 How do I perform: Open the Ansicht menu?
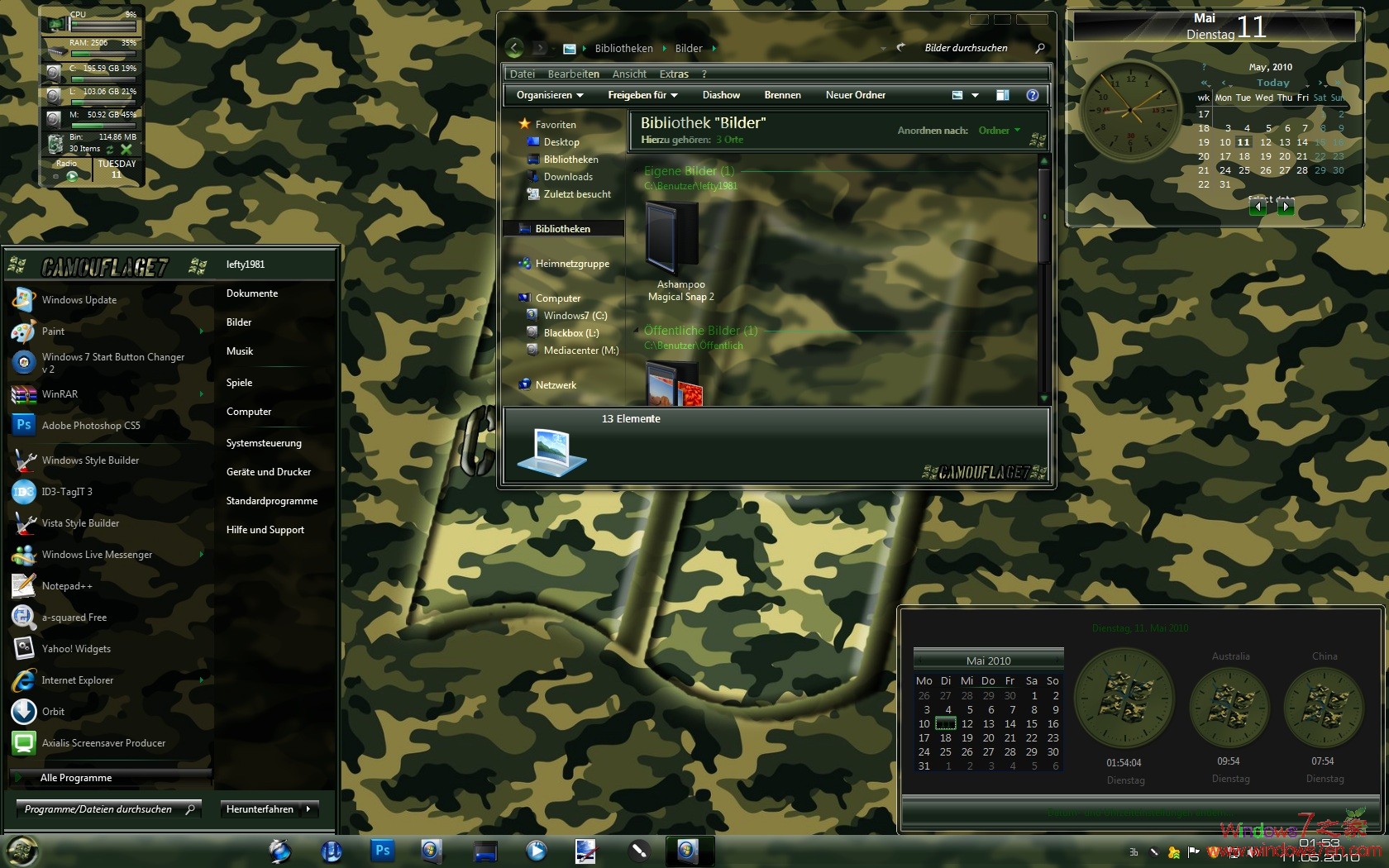click(628, 74)
